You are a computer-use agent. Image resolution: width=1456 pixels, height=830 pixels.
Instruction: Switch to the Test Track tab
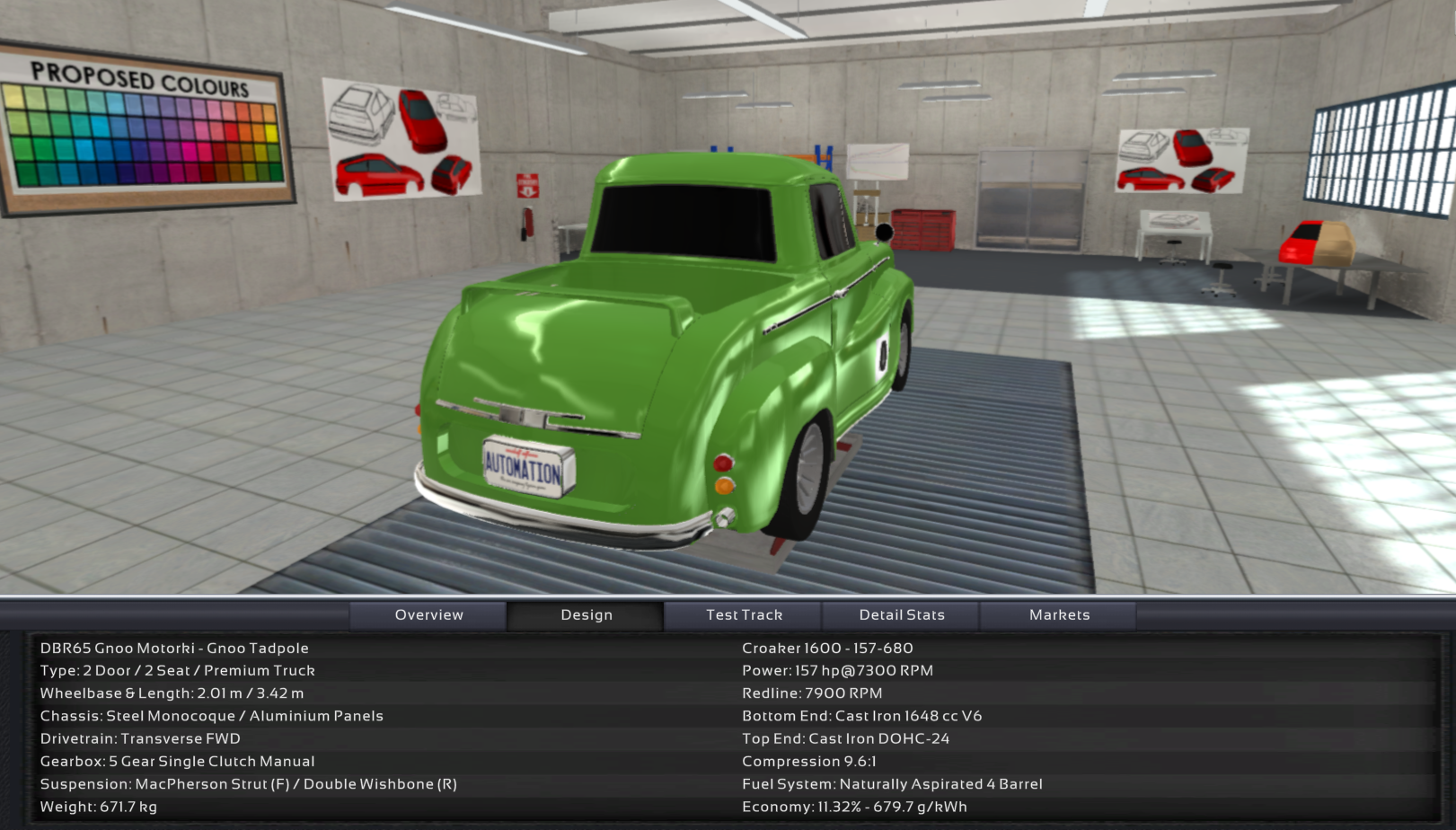click(x=744, y=615)
